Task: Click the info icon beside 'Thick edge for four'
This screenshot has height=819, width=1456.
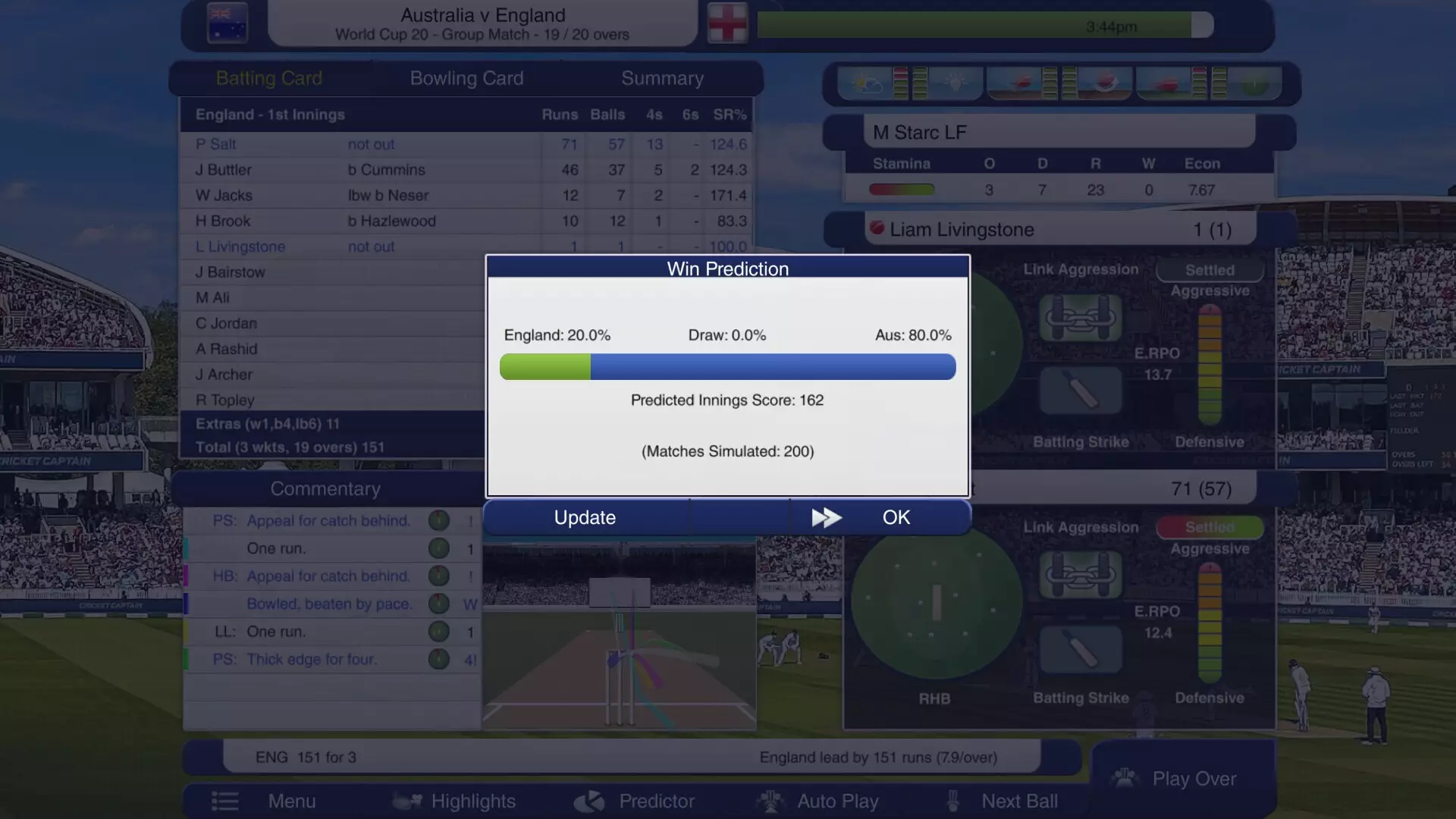Action: click(438, 659)
